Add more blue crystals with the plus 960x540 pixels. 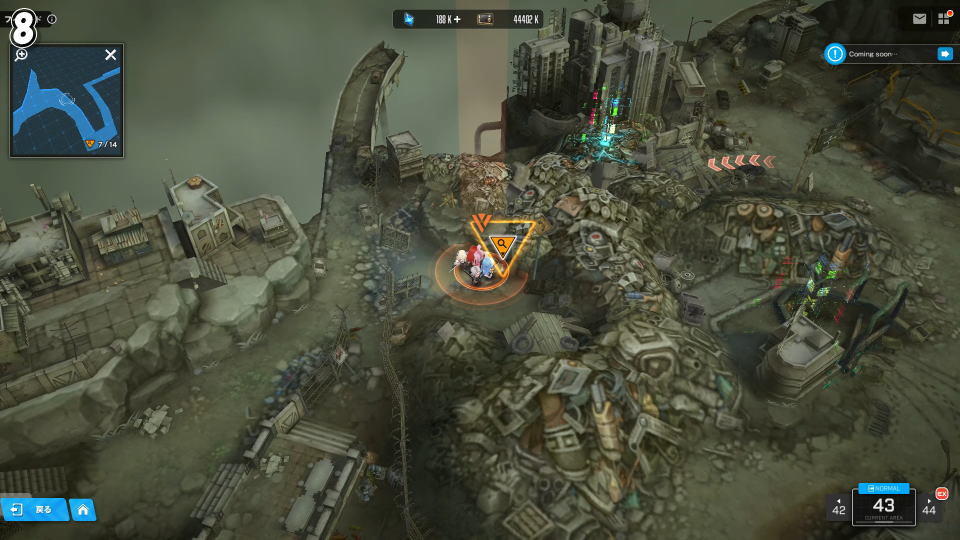tap(457, 19)
